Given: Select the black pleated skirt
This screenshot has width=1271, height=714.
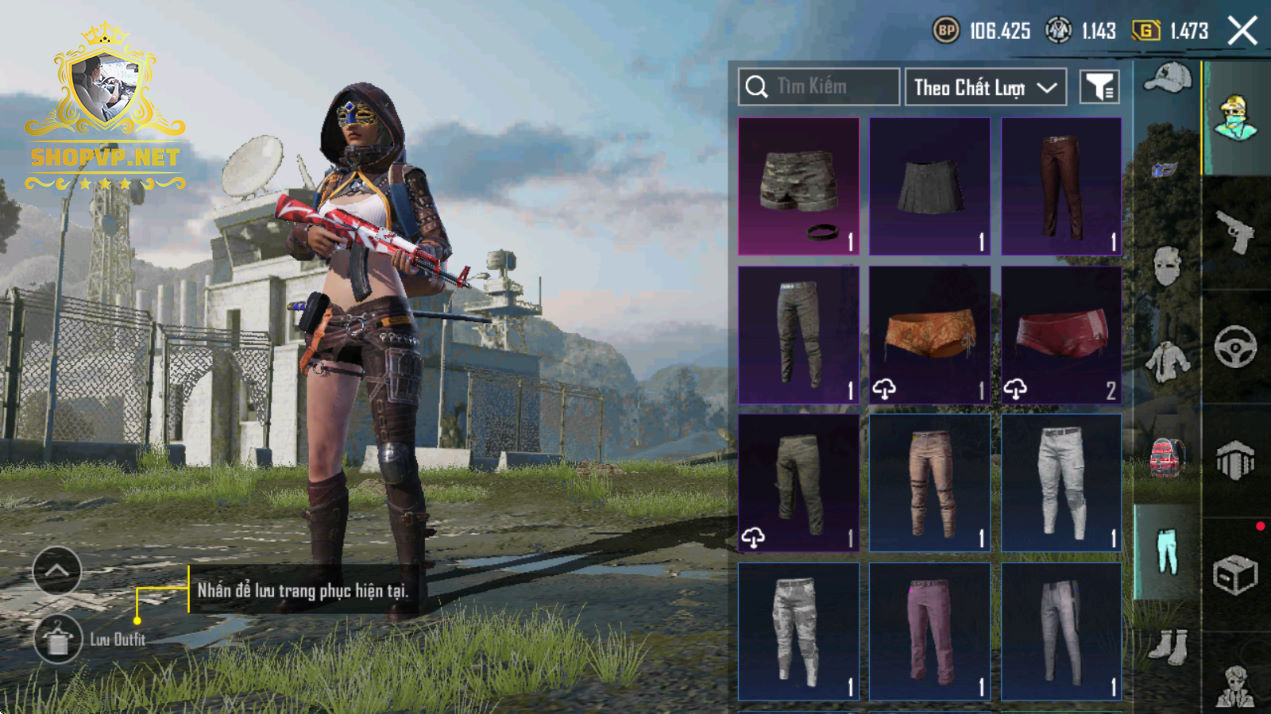Looking at the screenshot, I should [929, 186].
